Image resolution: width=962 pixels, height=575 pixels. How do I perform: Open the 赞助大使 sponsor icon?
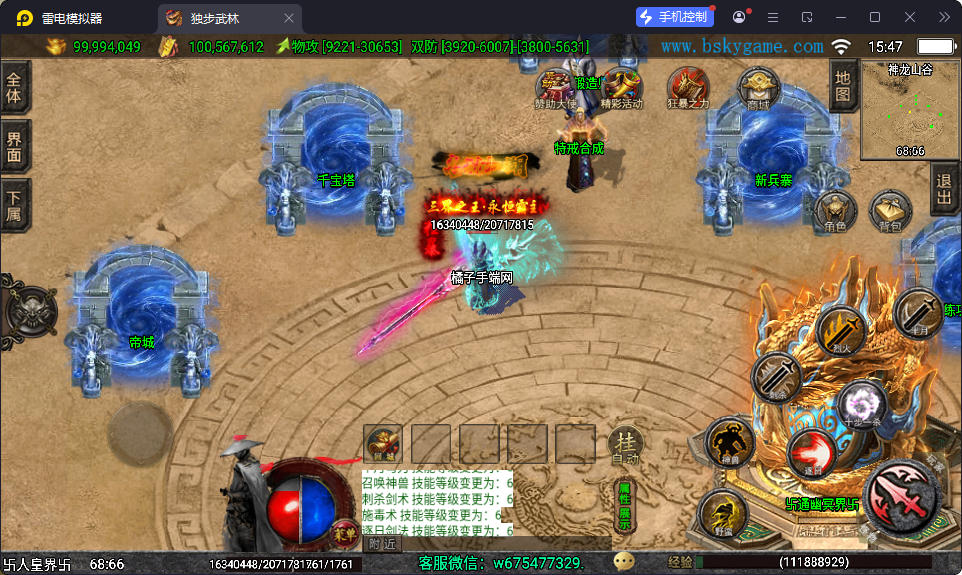tap(555, 87)
